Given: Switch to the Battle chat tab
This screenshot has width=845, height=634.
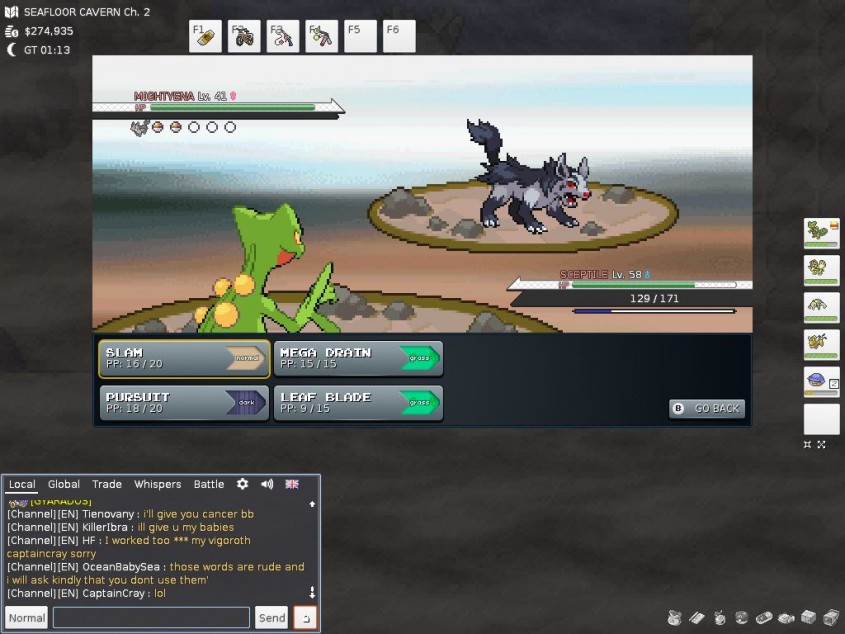Looking at the screenshot, I should pos(209,484).
